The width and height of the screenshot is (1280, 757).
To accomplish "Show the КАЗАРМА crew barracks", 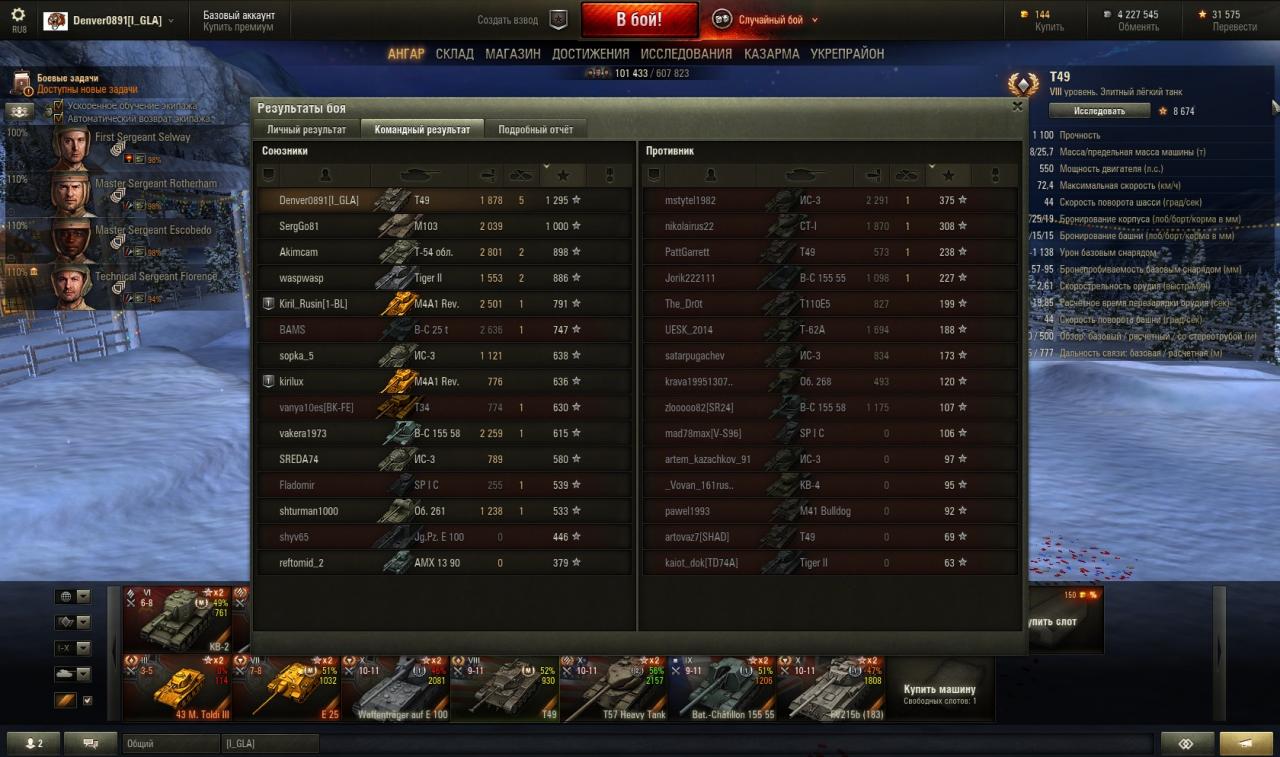I will 771,54.
